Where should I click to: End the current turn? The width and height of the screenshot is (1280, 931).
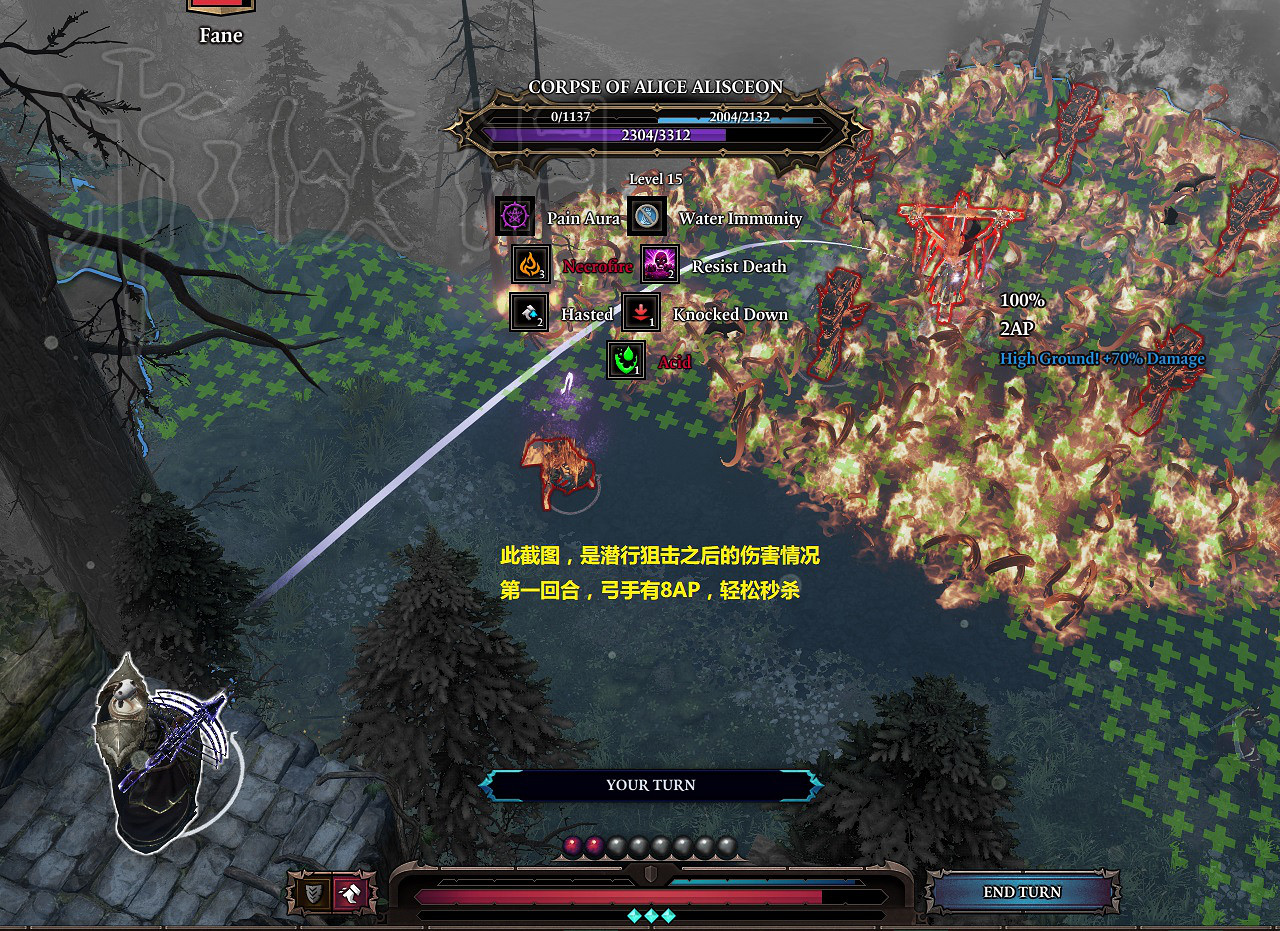click(1021, 892)
